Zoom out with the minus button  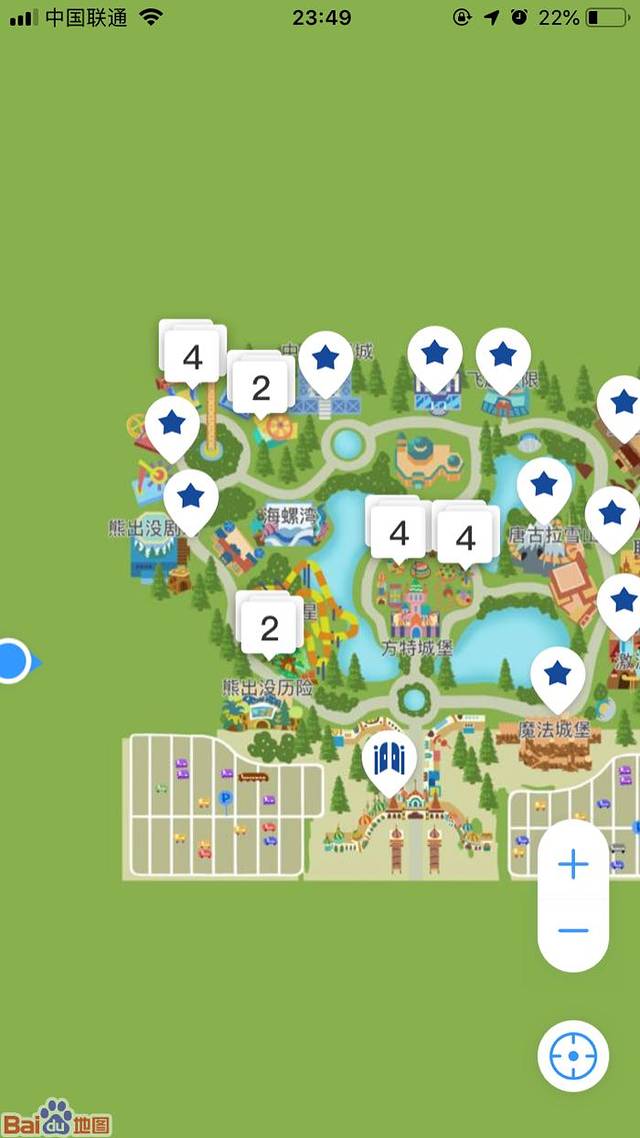[x=573, y=931]
